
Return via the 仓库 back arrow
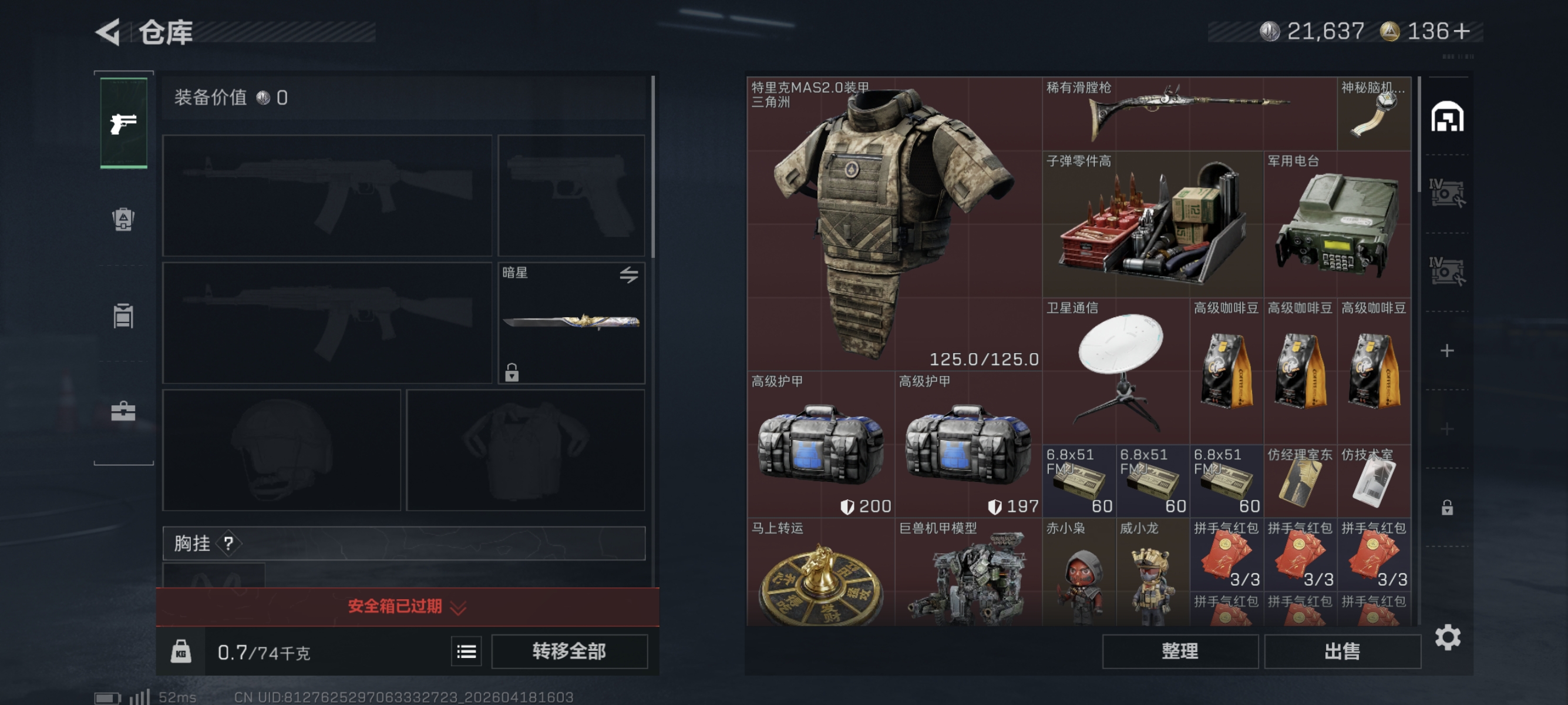[x=107, y=33]
